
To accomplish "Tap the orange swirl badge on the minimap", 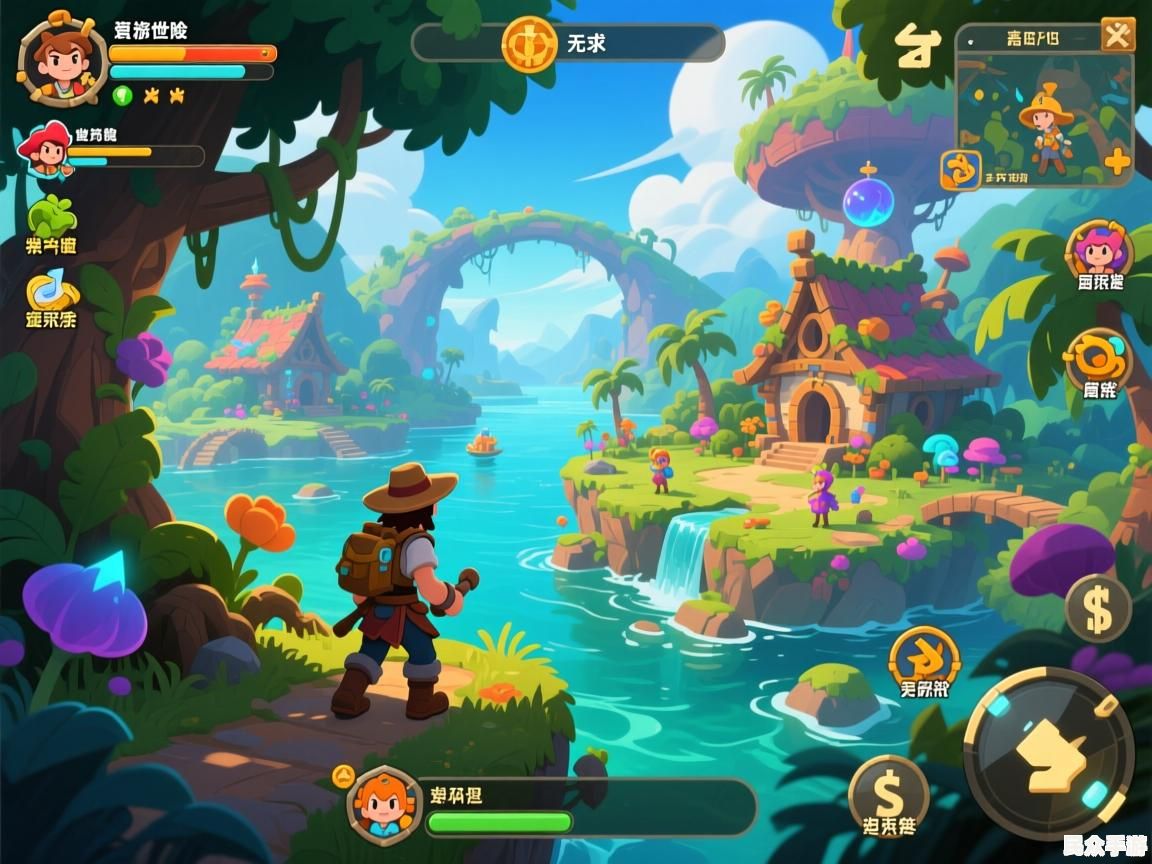I will coord(961,170).
